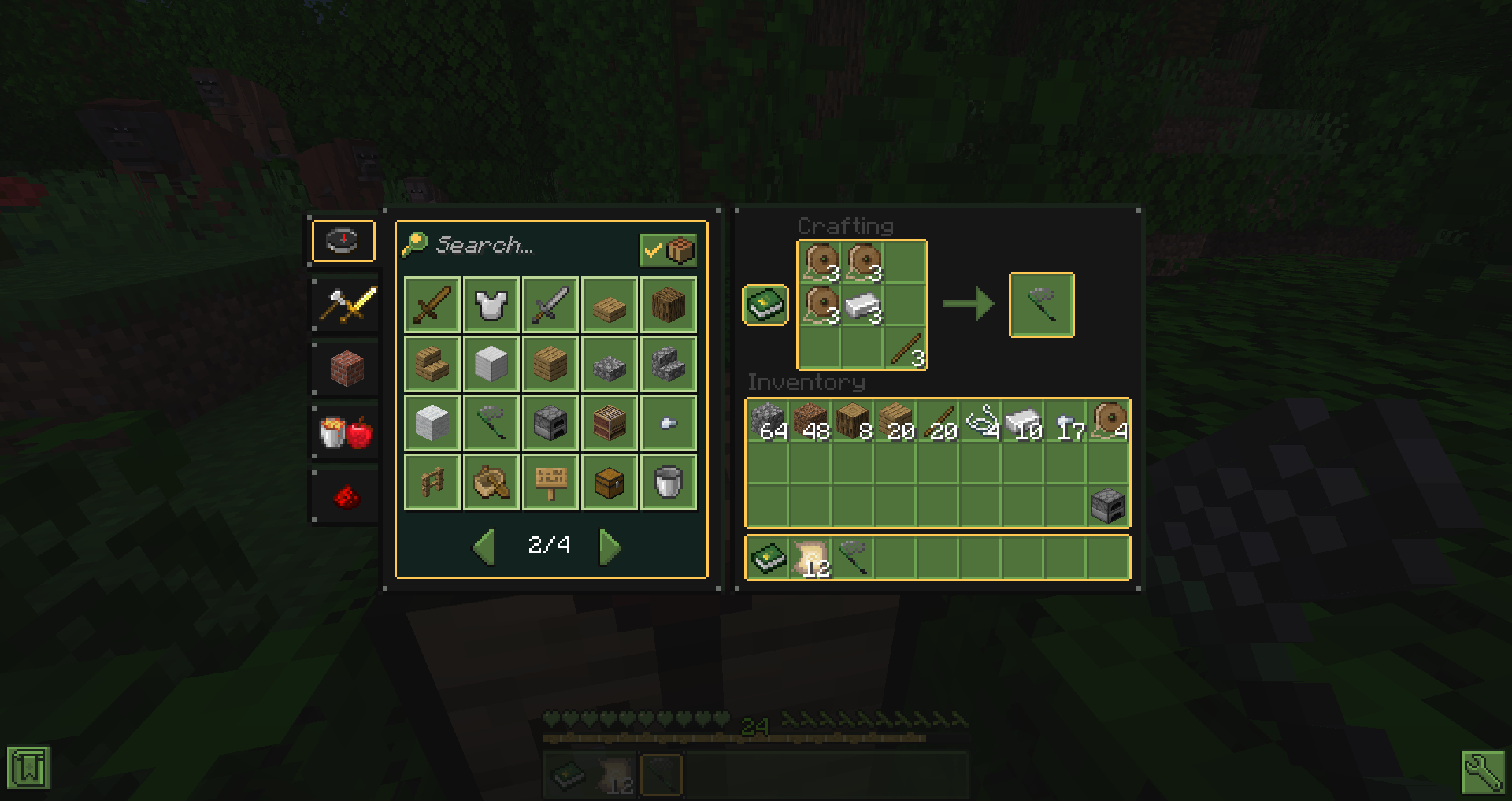
Task: Close the recipe book with the green book button
Action: coord(765,305)
